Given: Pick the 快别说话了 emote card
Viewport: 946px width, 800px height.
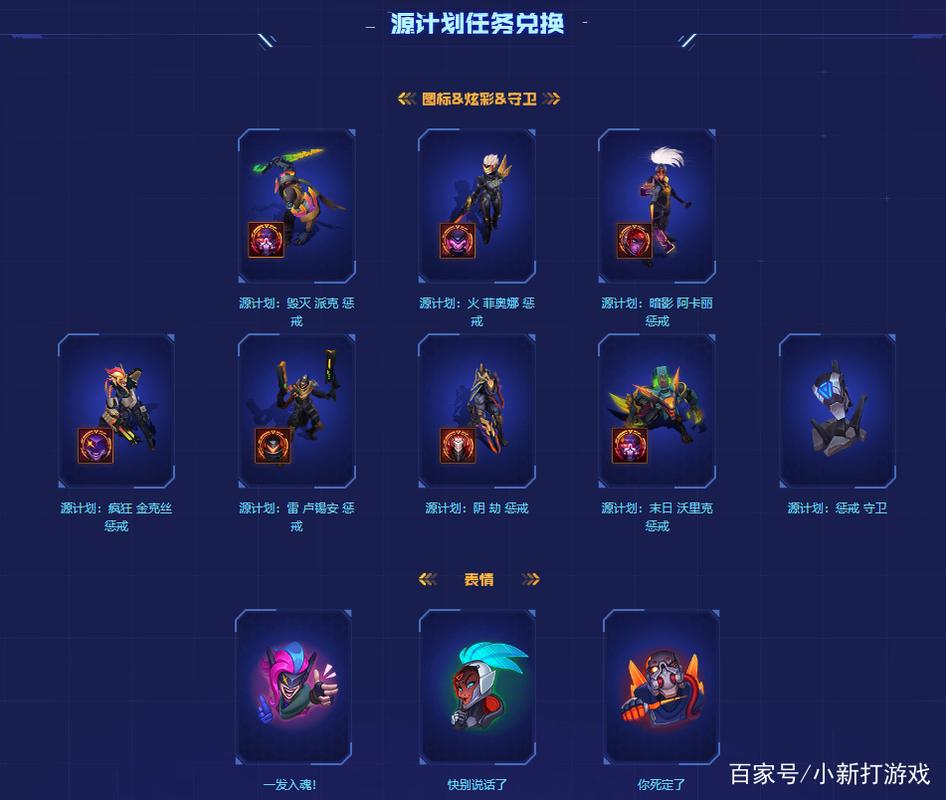Looking at the screenshot, I should (477, 688).
